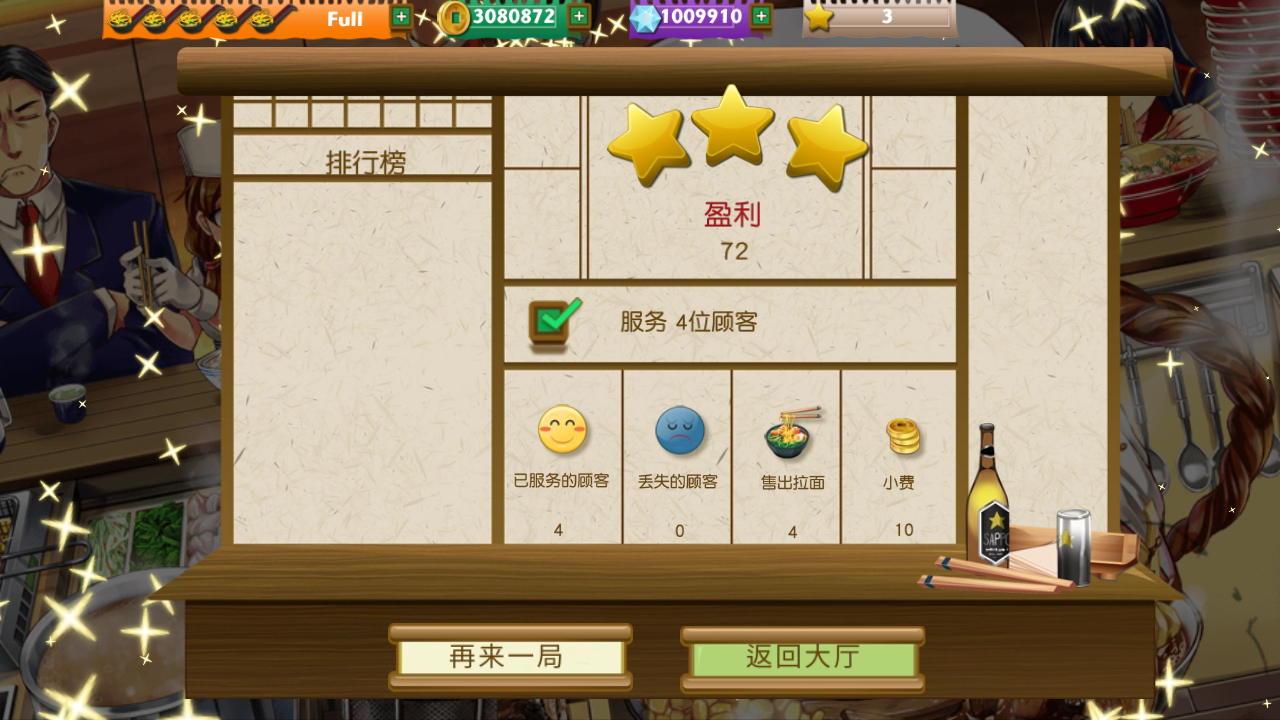
Task: Click the level 3 progress bar
Action: point(887,17)
